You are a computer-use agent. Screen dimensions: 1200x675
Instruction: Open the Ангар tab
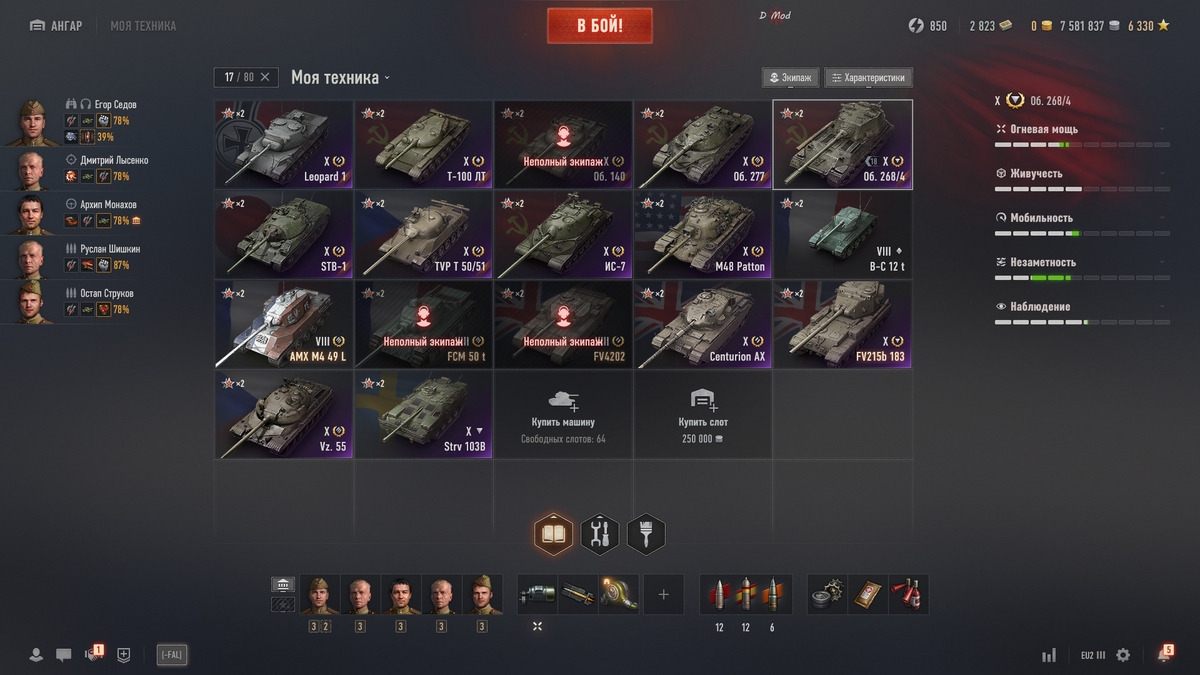point(56,26)
